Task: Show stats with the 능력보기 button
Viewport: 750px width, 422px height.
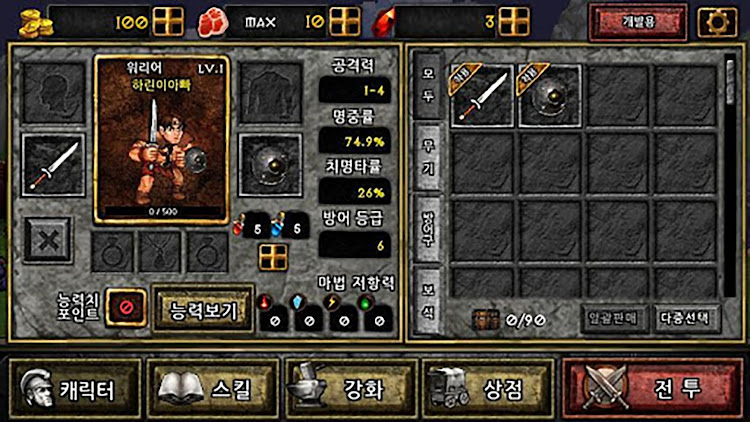Action: (203, 309)
